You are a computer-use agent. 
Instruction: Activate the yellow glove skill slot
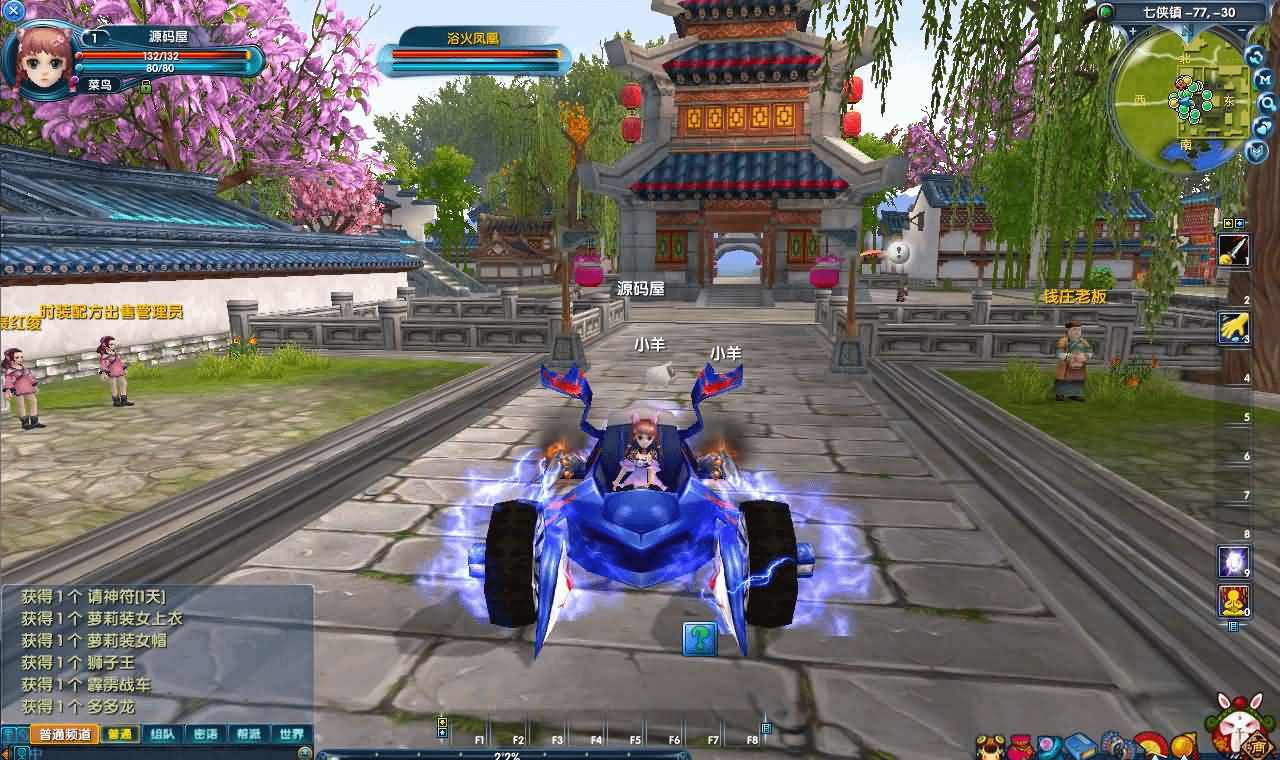[1233, 328]
